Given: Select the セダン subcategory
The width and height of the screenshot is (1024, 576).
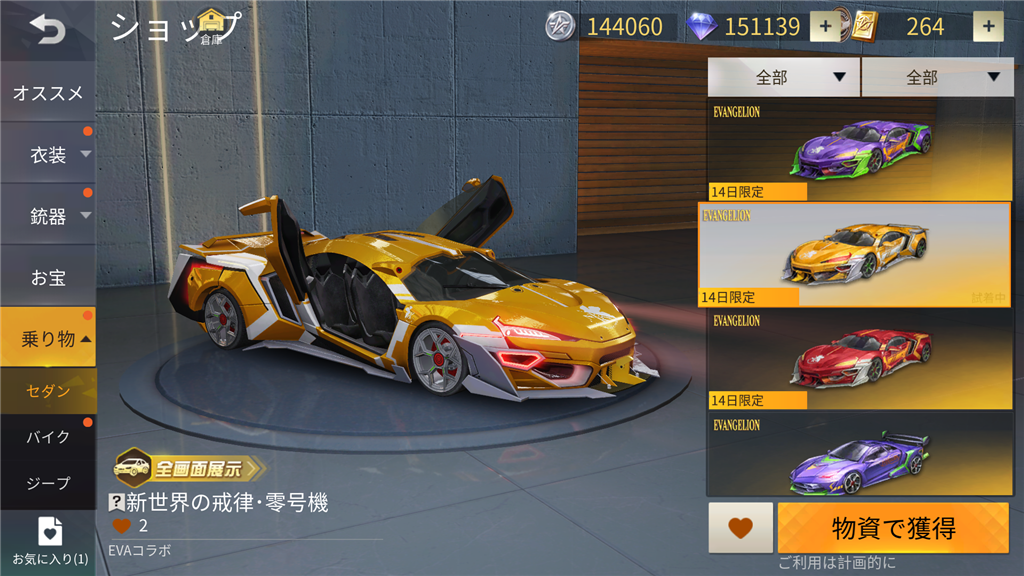Looking at the screenshot, I should 48,391.
